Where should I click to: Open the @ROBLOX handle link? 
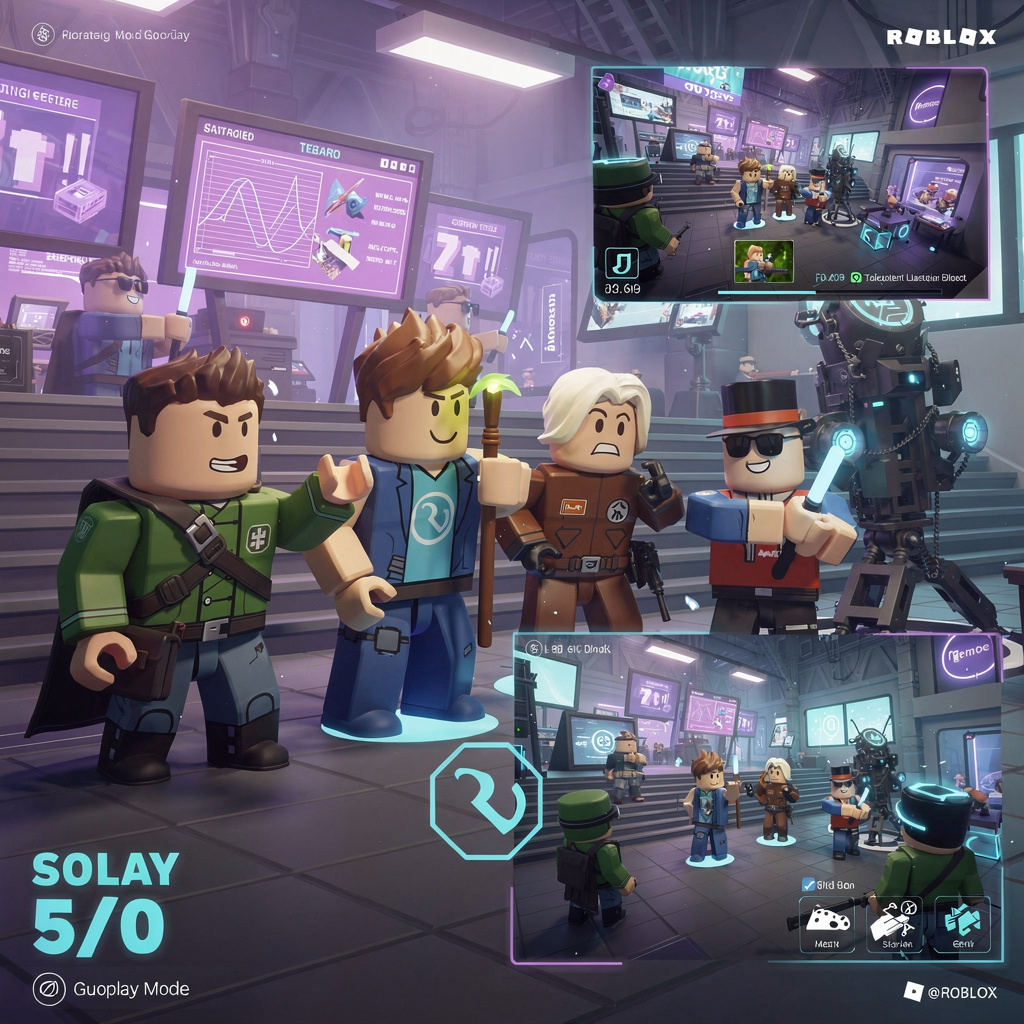[x=950, y=992]
